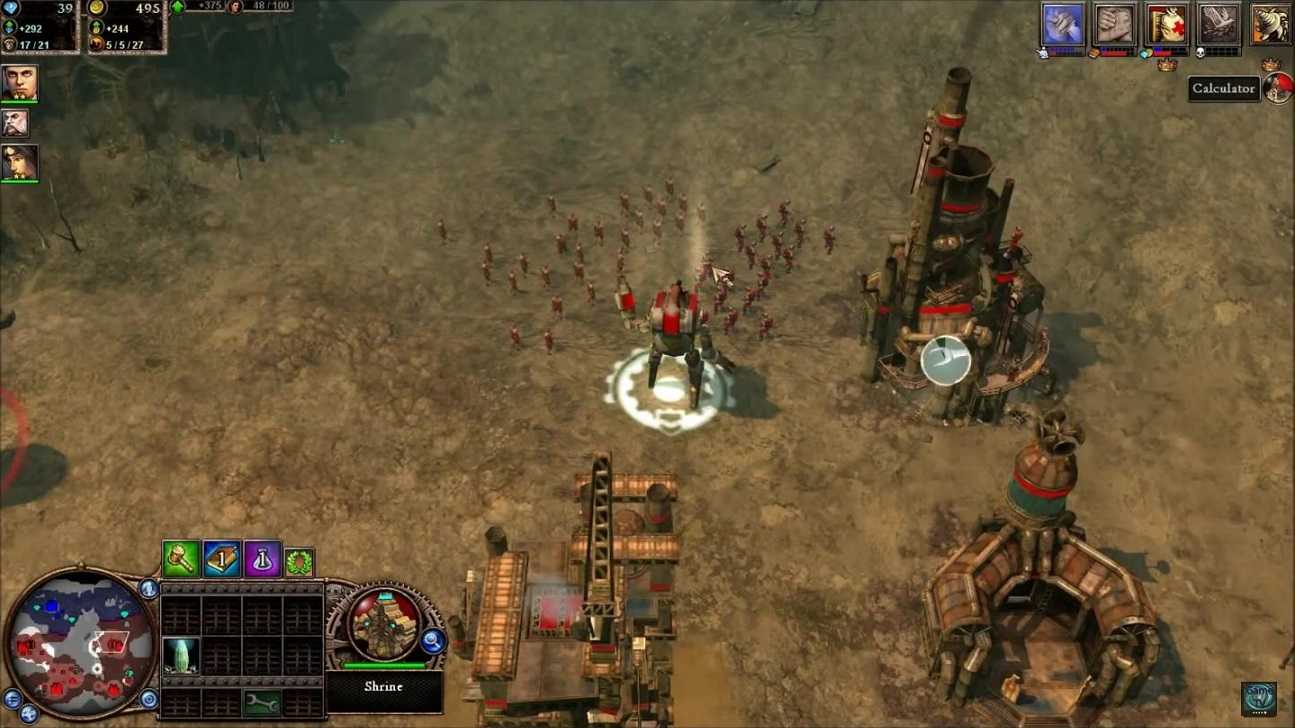
Task: Click the round button in the bottom-right corner
Action: click(x=1259, y=698)
